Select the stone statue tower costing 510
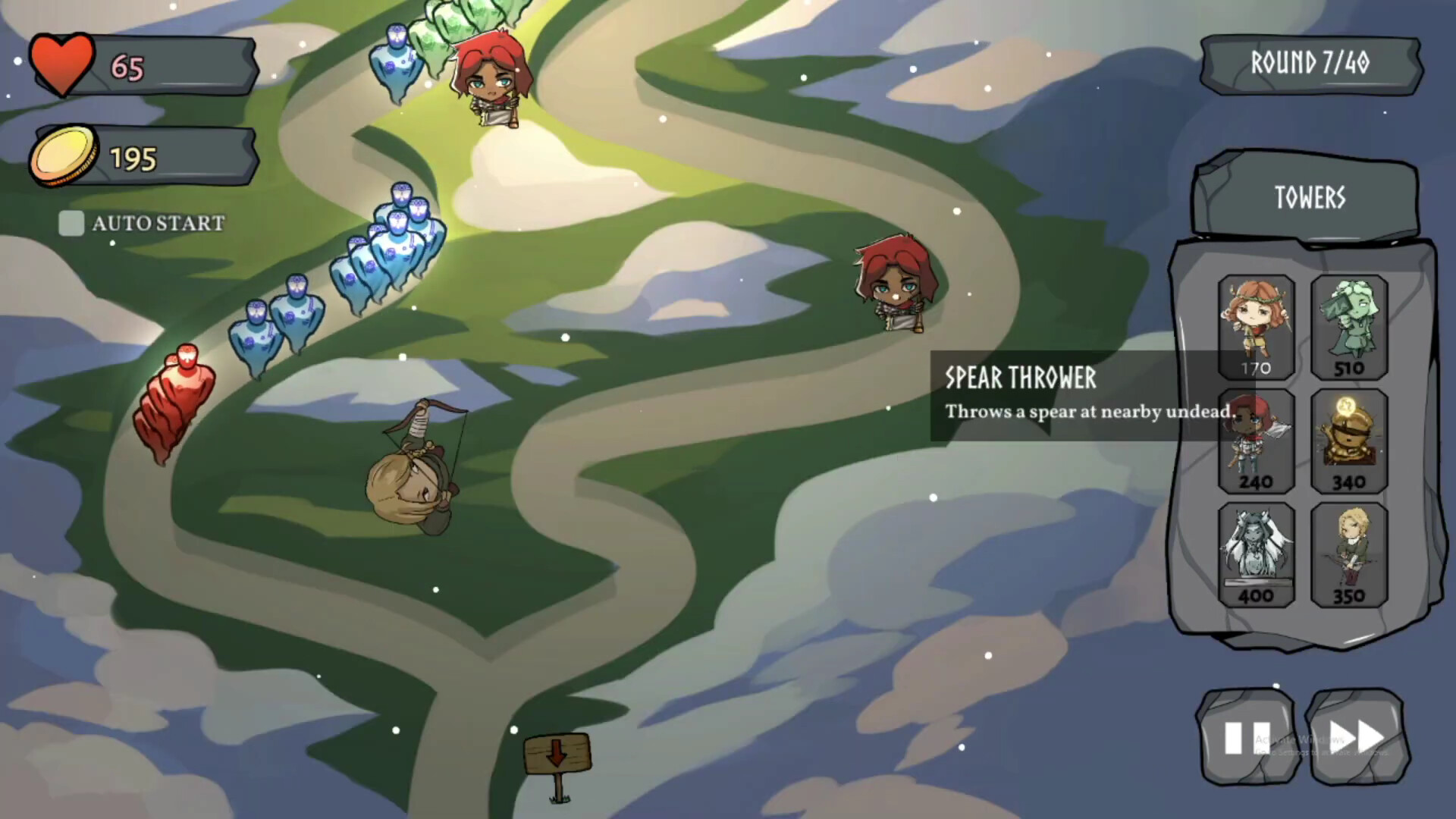This screenshot has height=819, width=1456. click(x=1350, y=326)
